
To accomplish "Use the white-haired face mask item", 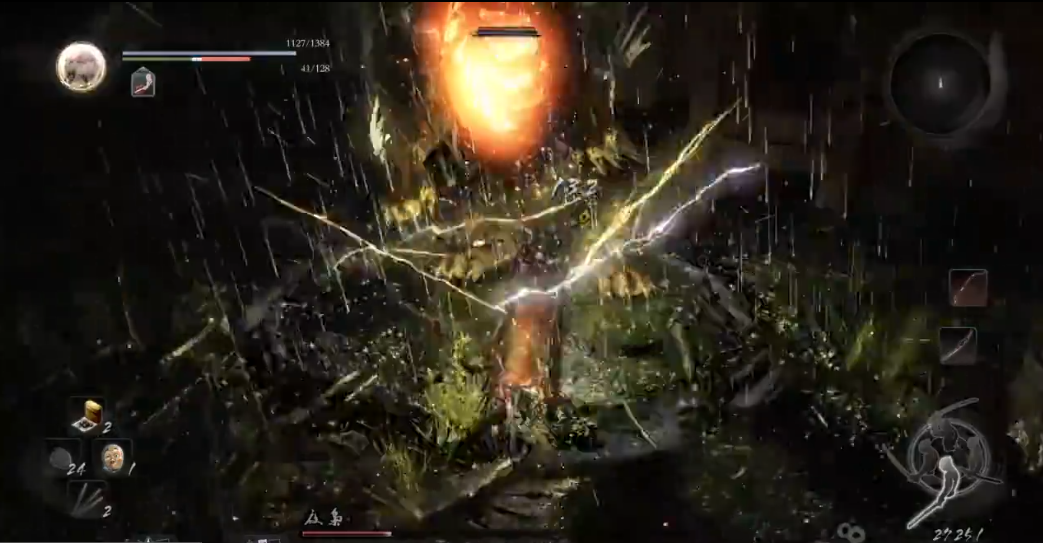I will coord(112,457).
